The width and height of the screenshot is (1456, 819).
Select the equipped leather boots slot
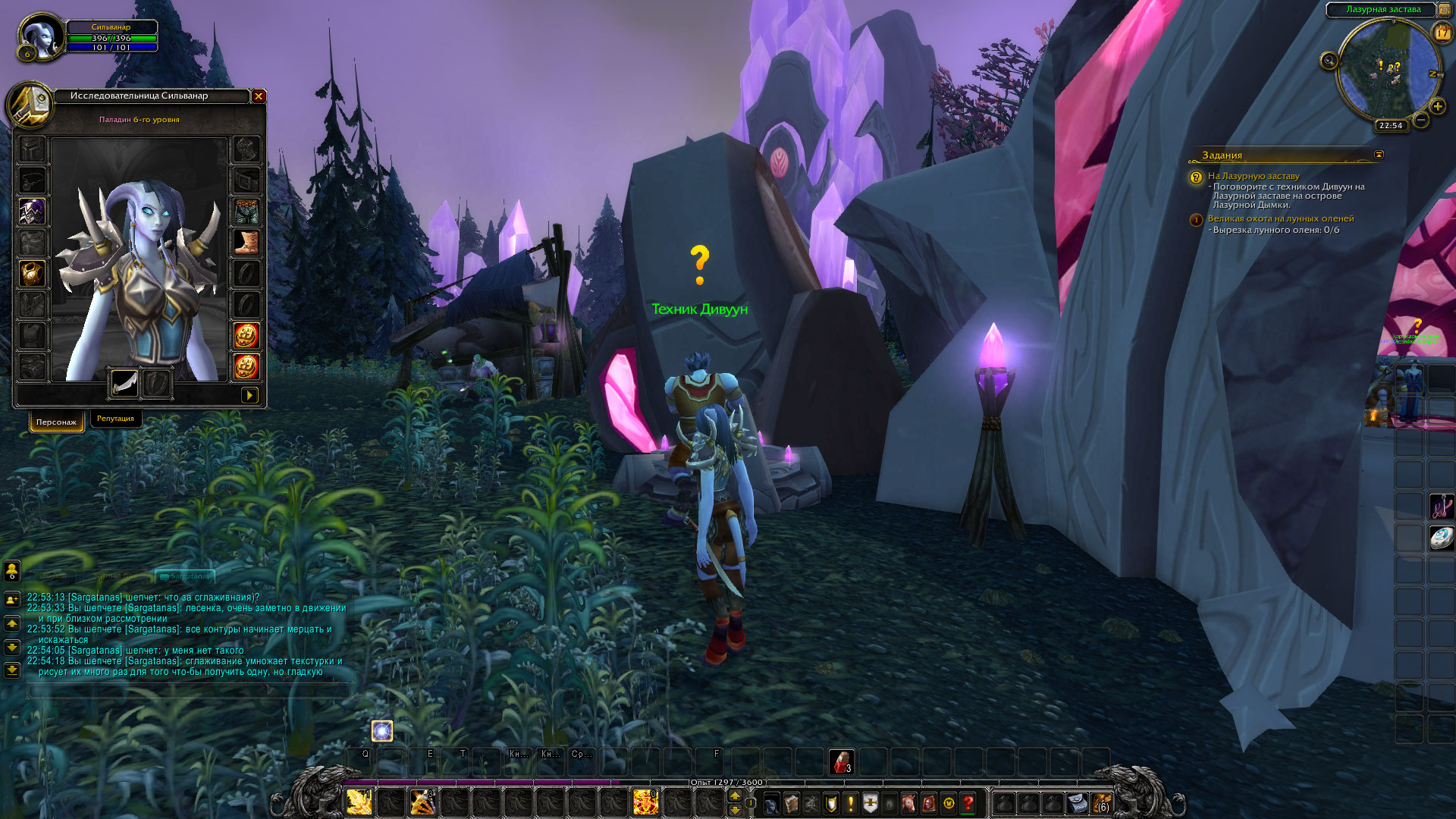click(x=246, y=243)
